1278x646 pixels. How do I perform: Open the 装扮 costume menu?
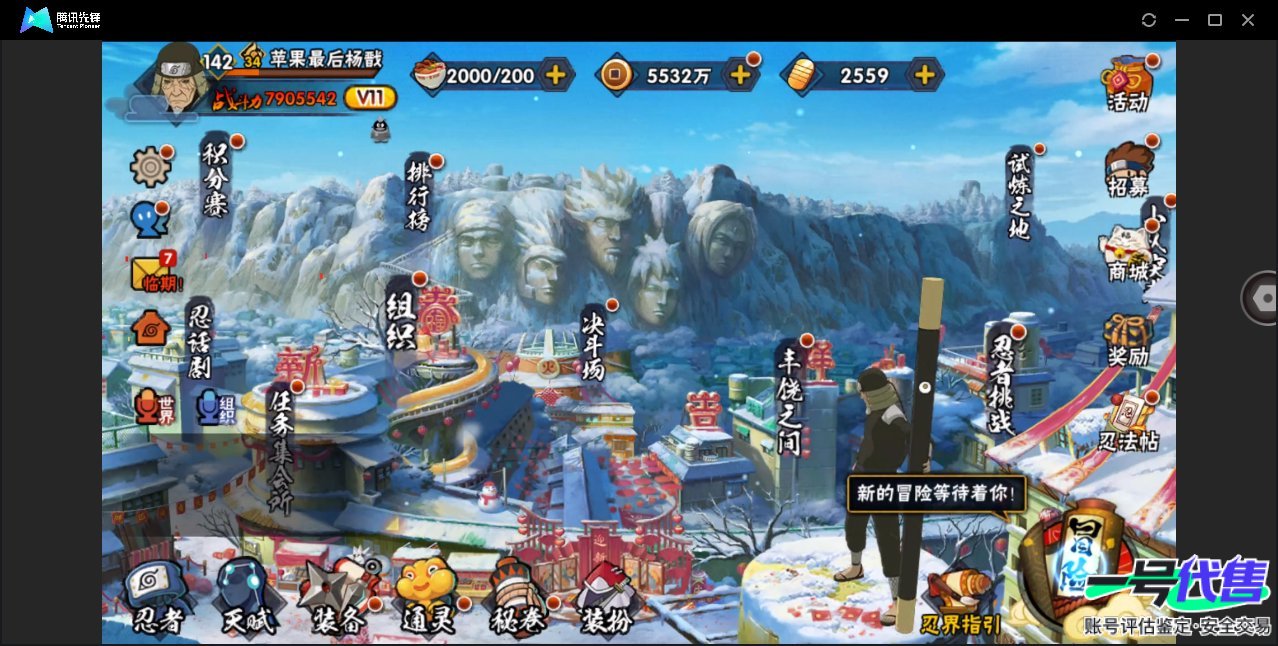click(607, 598)
